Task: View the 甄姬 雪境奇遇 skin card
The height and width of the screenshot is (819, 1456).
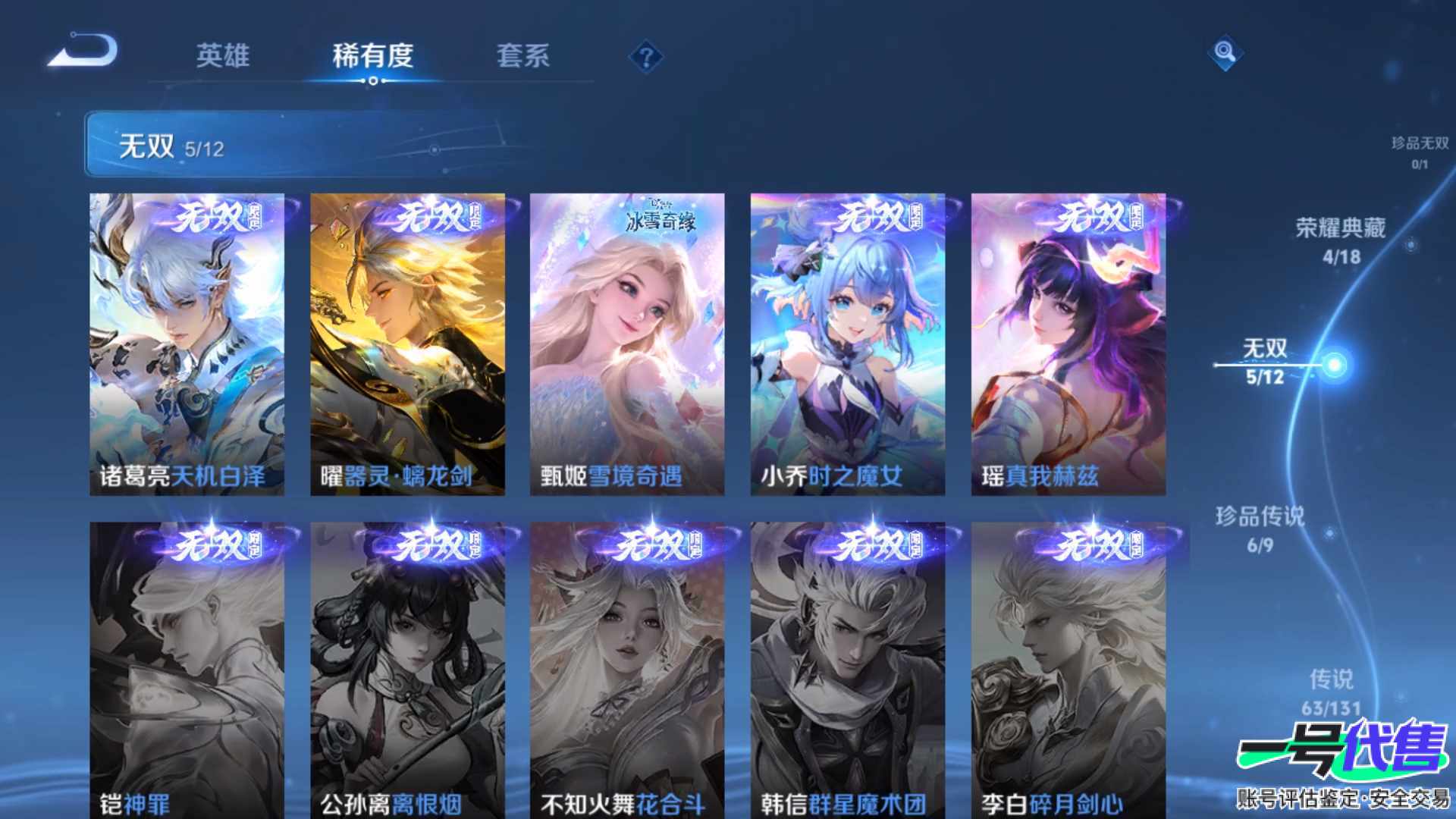Action: point(627,344)
